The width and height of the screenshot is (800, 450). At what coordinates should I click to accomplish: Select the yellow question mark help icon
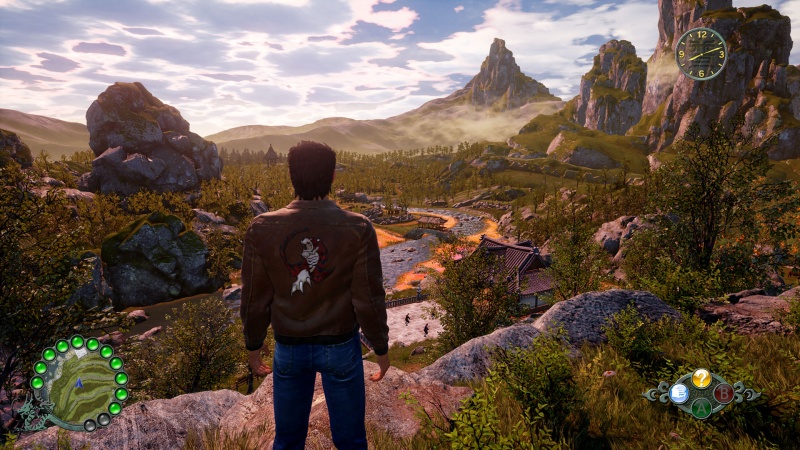[x=702, y=377]
